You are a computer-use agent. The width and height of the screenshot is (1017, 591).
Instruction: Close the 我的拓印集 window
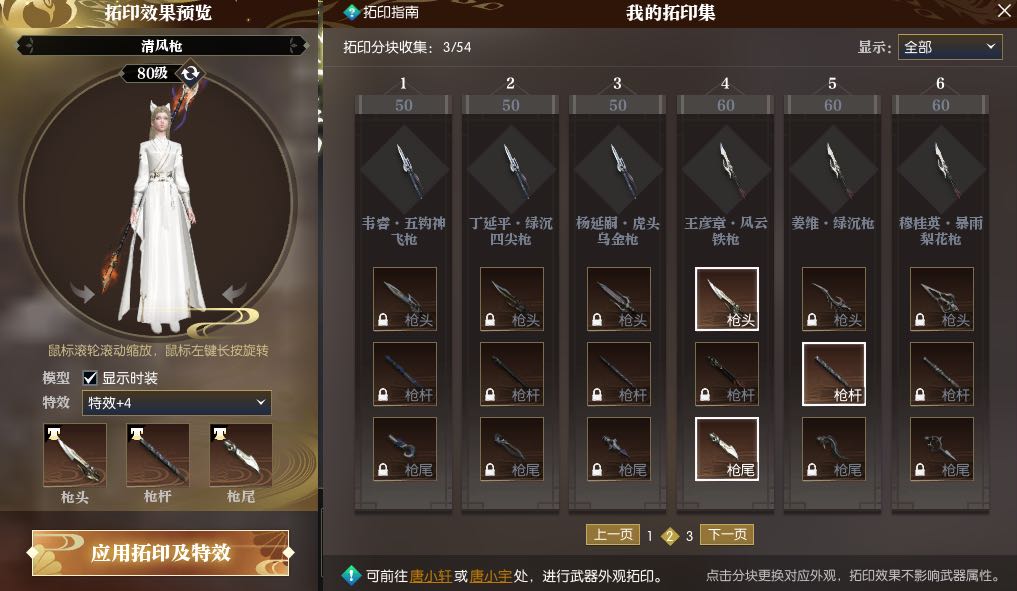tap(1004, 12)
